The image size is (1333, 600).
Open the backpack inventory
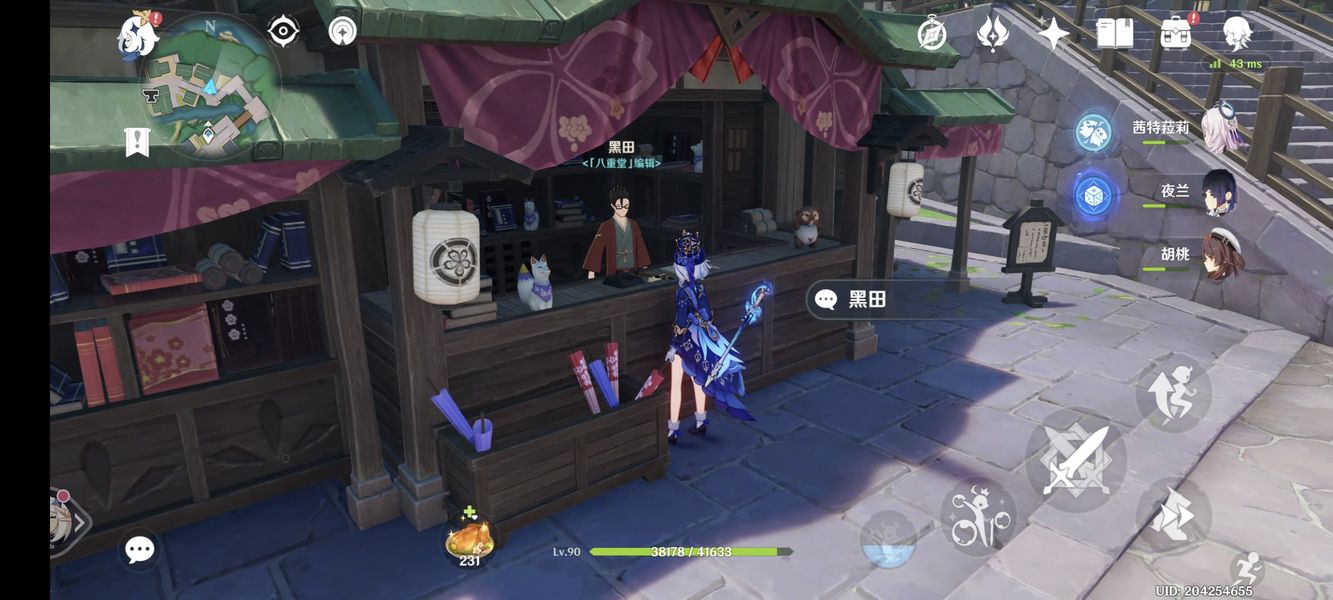pos(1176,34)
